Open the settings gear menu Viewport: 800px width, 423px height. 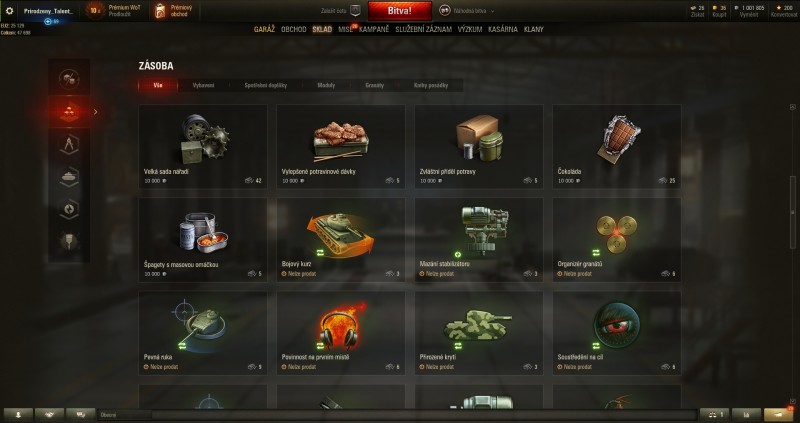point(9,10)
